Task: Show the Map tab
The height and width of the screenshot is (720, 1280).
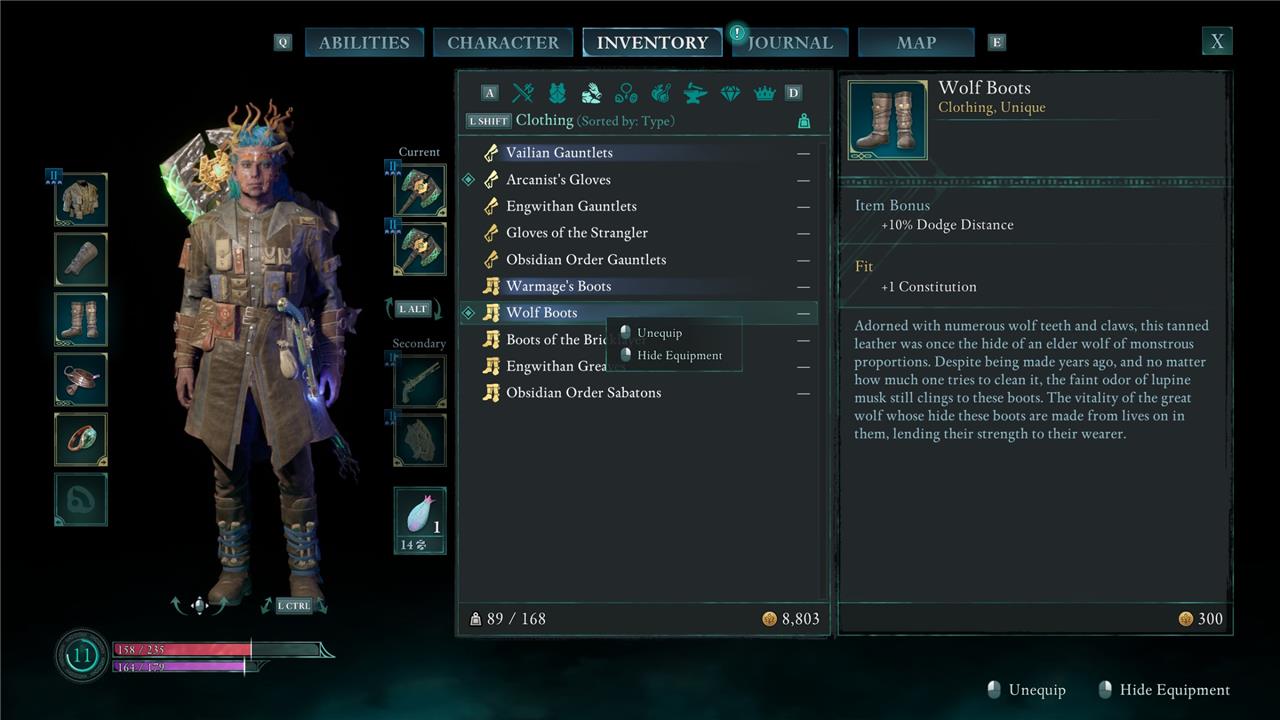Action: click(x=916, y=42)
